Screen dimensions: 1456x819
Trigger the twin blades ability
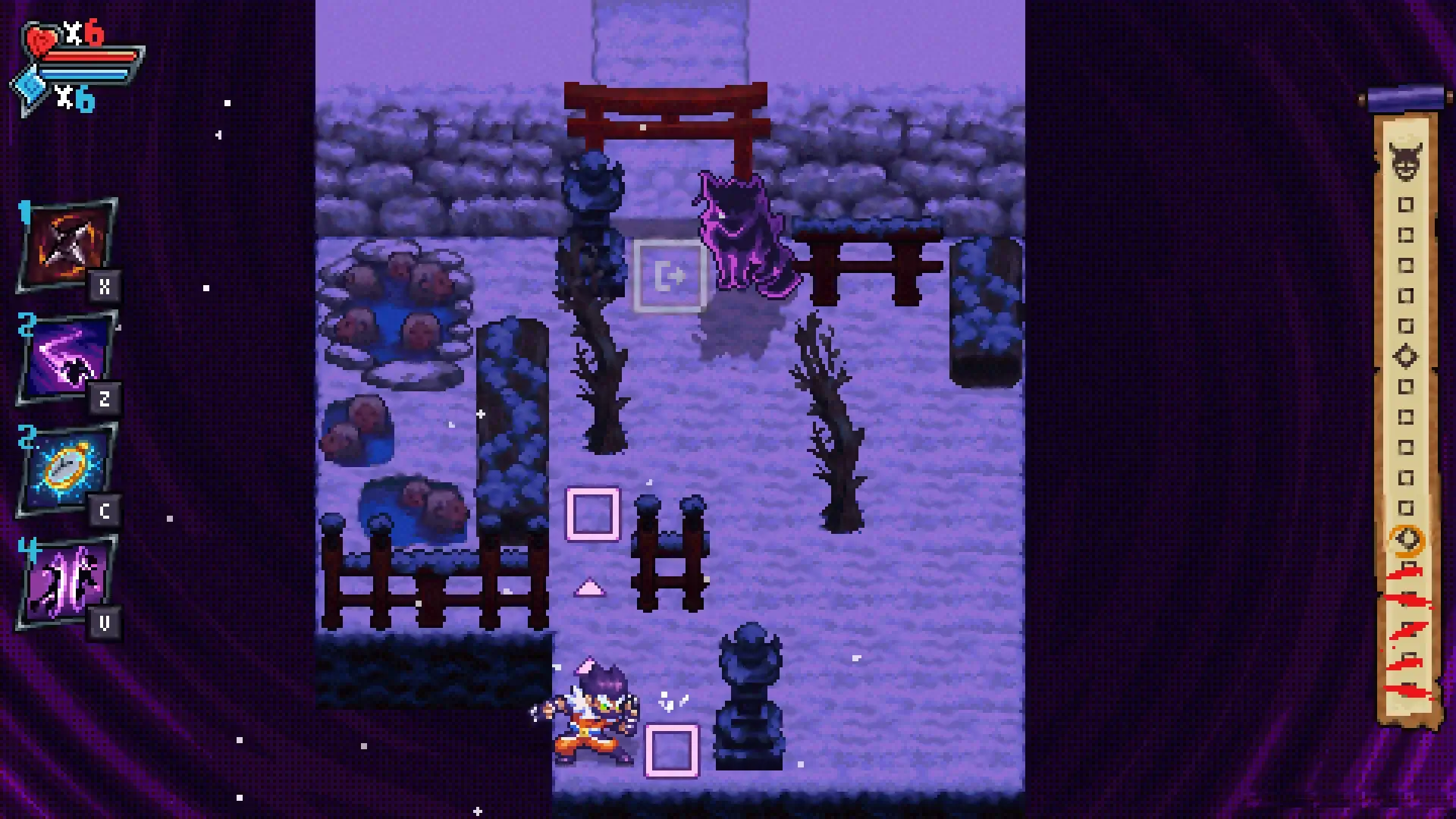[x=64, y=580]
